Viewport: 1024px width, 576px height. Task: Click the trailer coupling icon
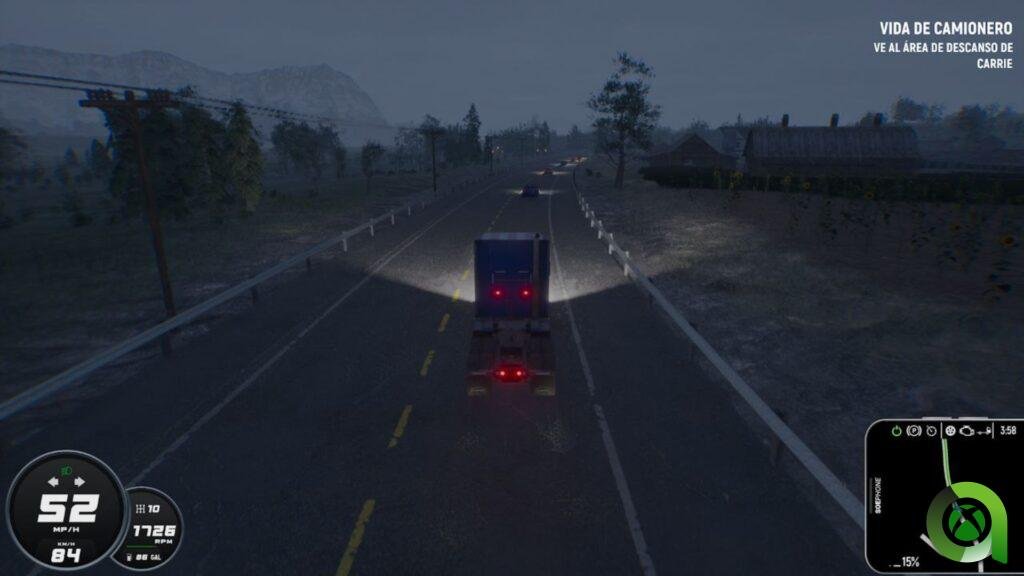(985, 431)
